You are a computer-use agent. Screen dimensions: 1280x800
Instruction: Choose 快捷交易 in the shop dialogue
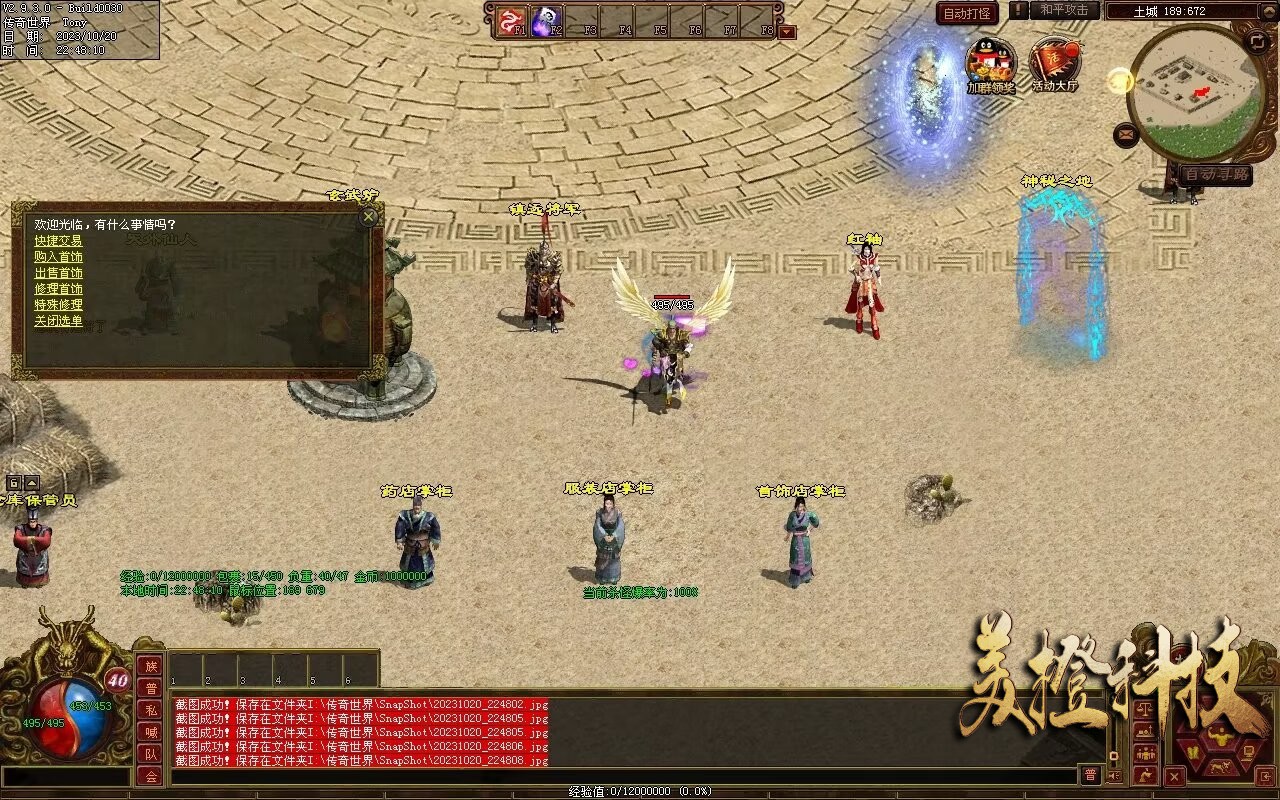click(58, 241)
